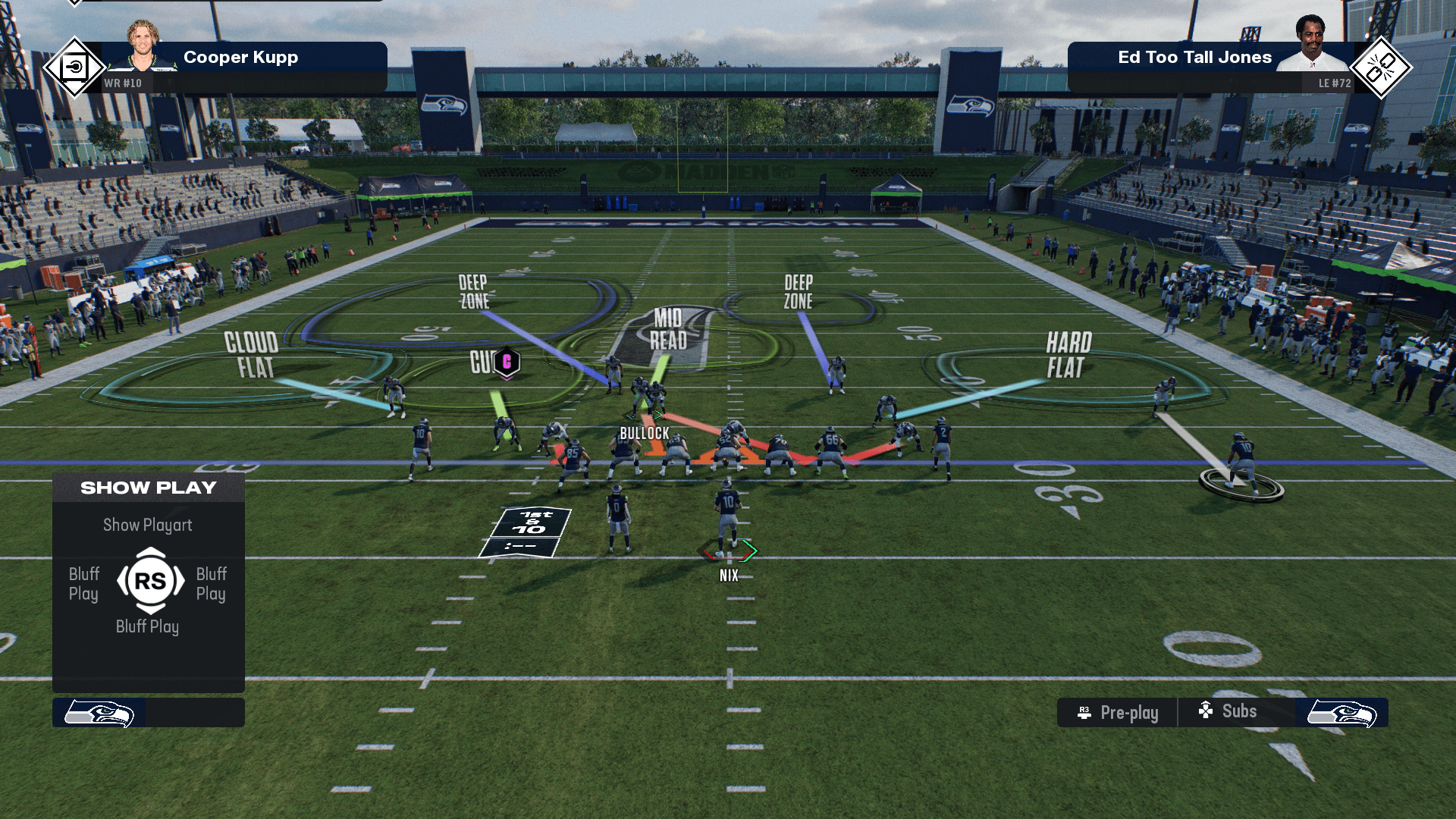Open the Pre-play menu
The width and height of the screenshot is (1456, 819).
1118,713
